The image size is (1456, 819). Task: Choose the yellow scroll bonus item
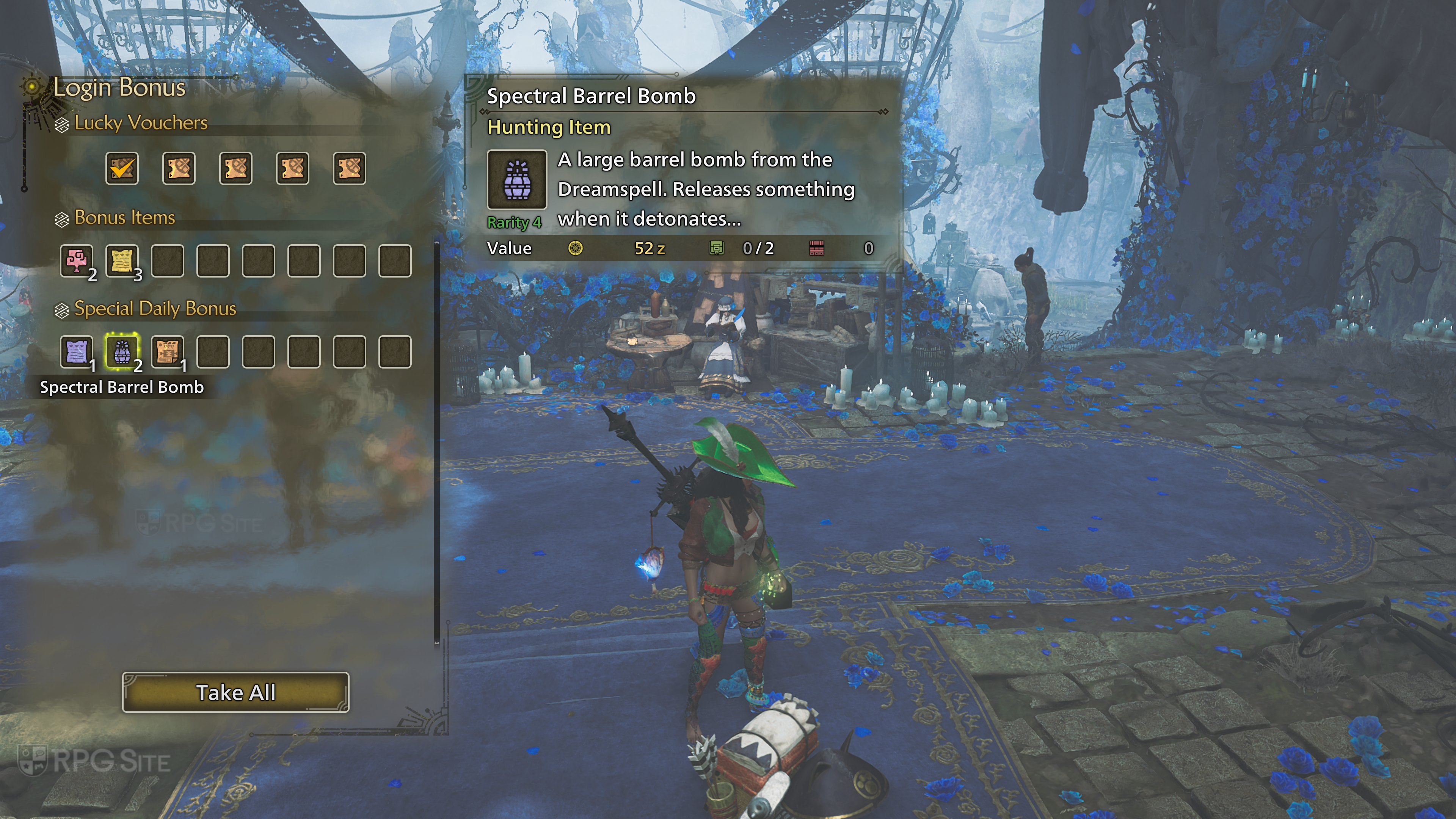(122, 260)
